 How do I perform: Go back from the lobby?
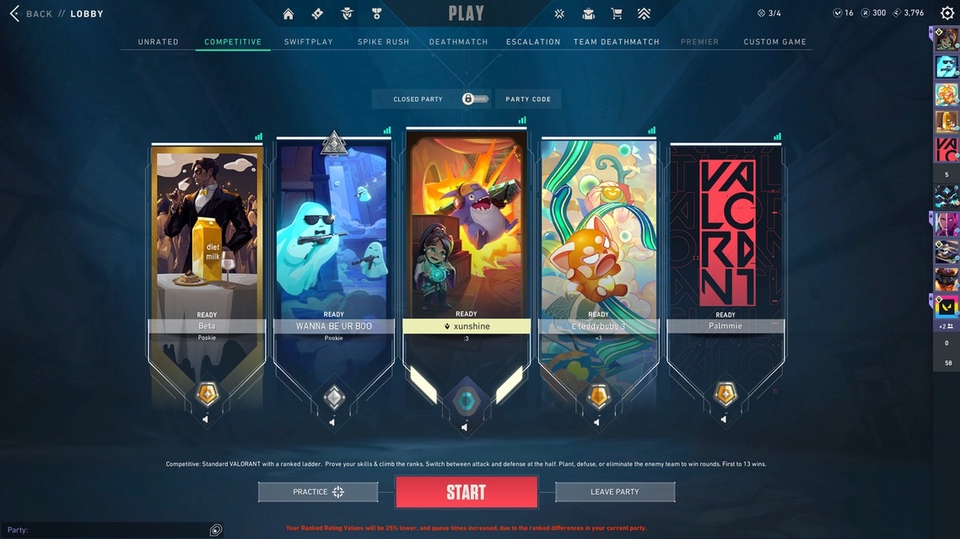(32, 14)
